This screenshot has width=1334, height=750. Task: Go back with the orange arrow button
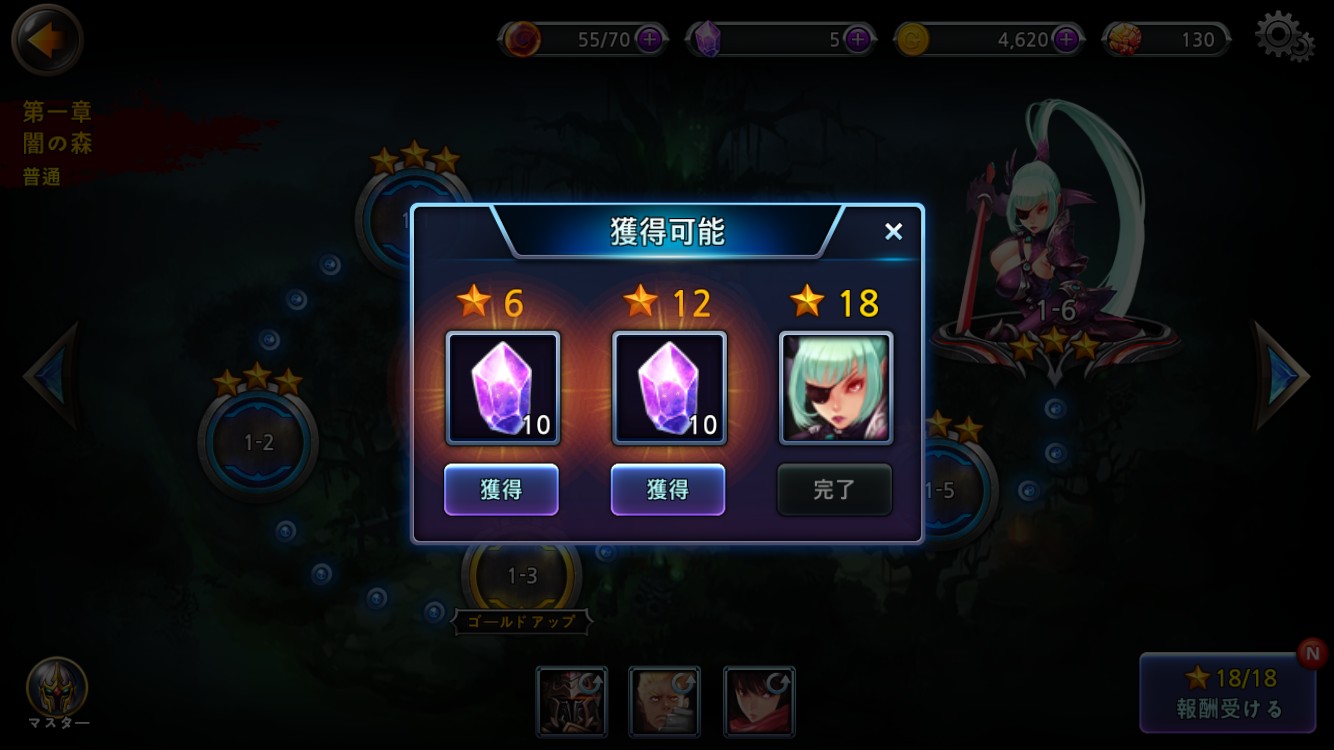tap(46, 41)
